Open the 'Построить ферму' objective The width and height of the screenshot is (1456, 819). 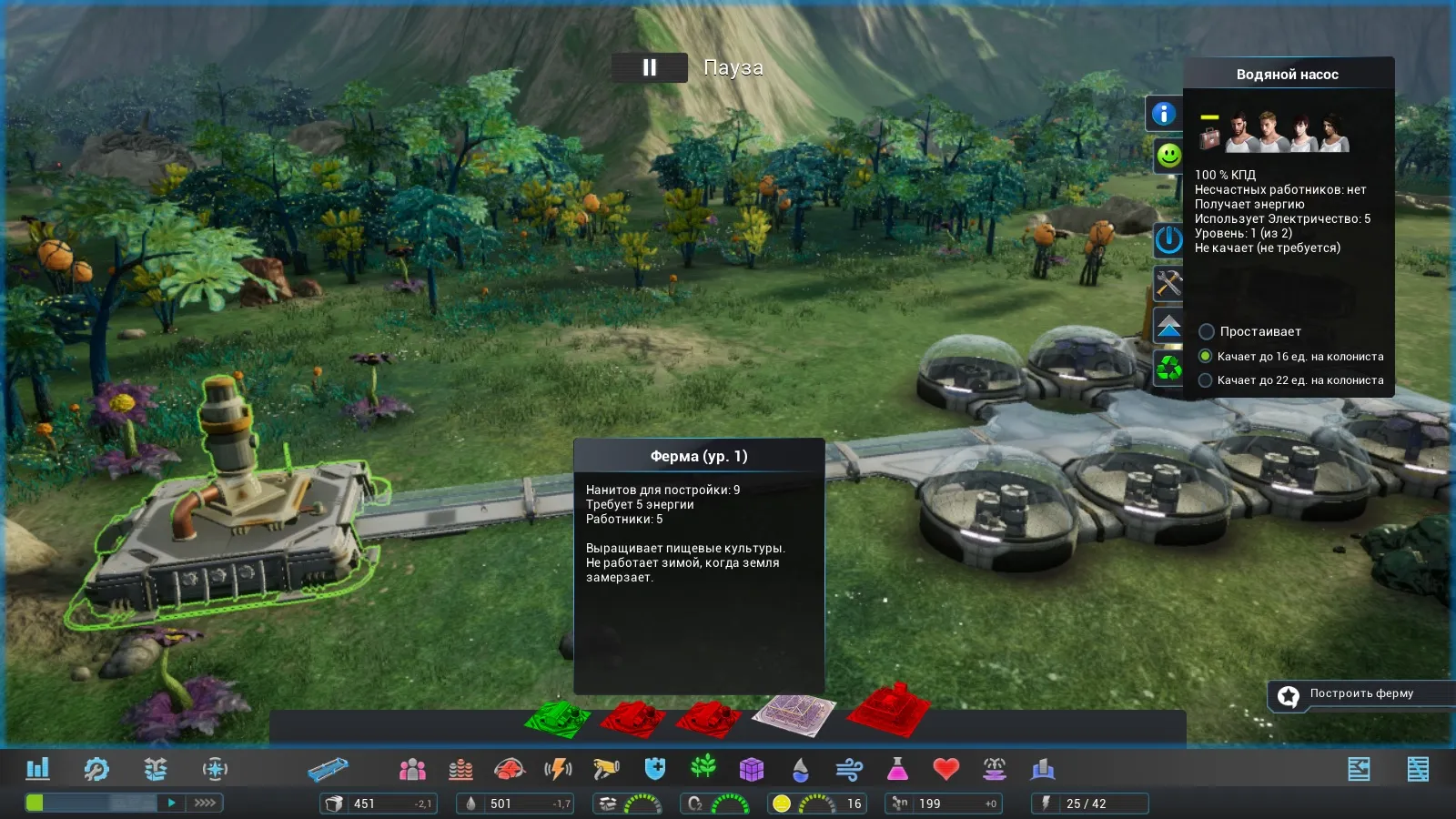(1360, 694)
